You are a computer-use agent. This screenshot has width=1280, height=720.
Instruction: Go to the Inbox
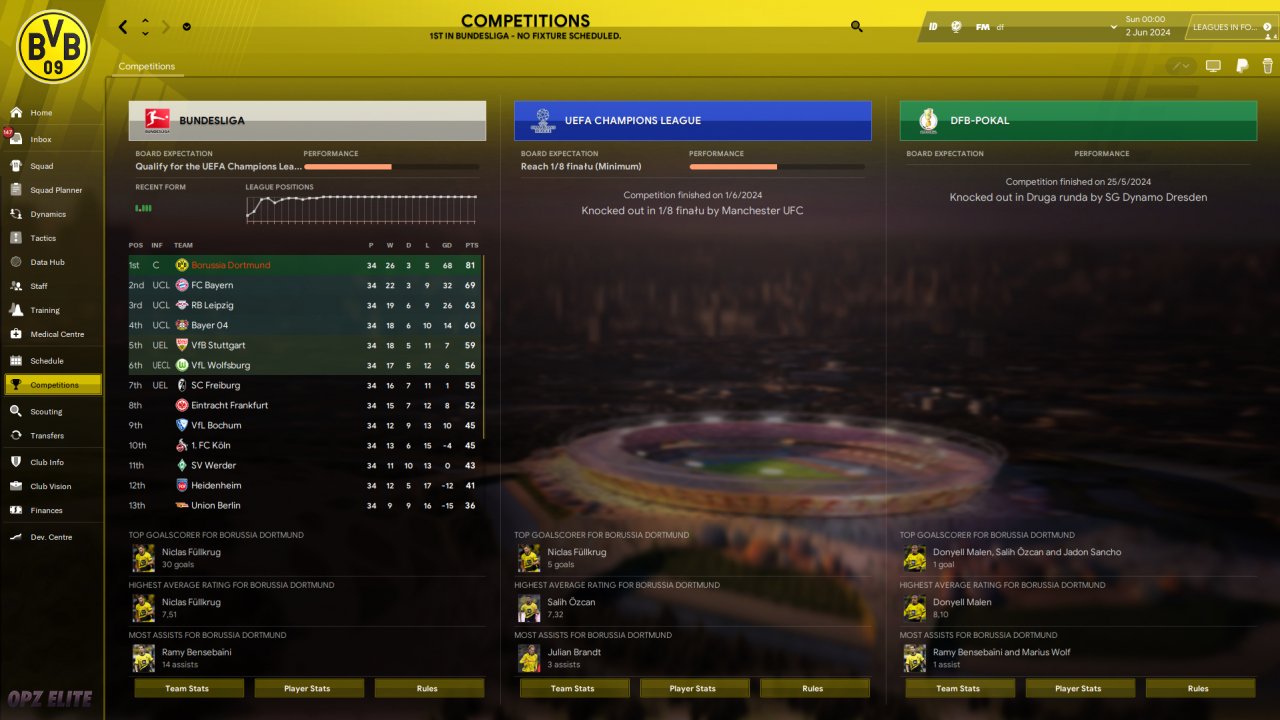tap(40, 139)
